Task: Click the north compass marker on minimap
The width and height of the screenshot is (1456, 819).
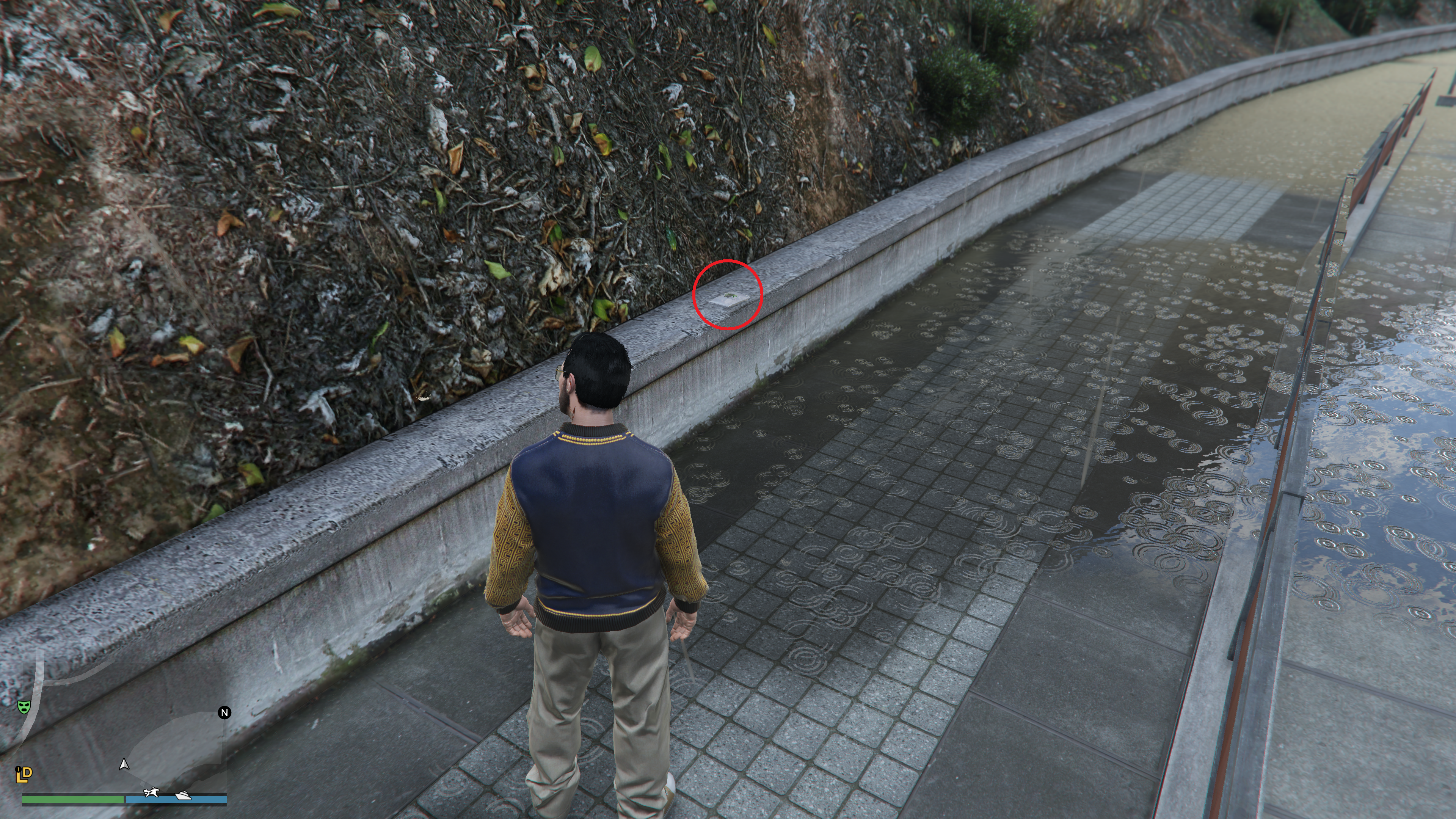Action: tap(224, 713)
